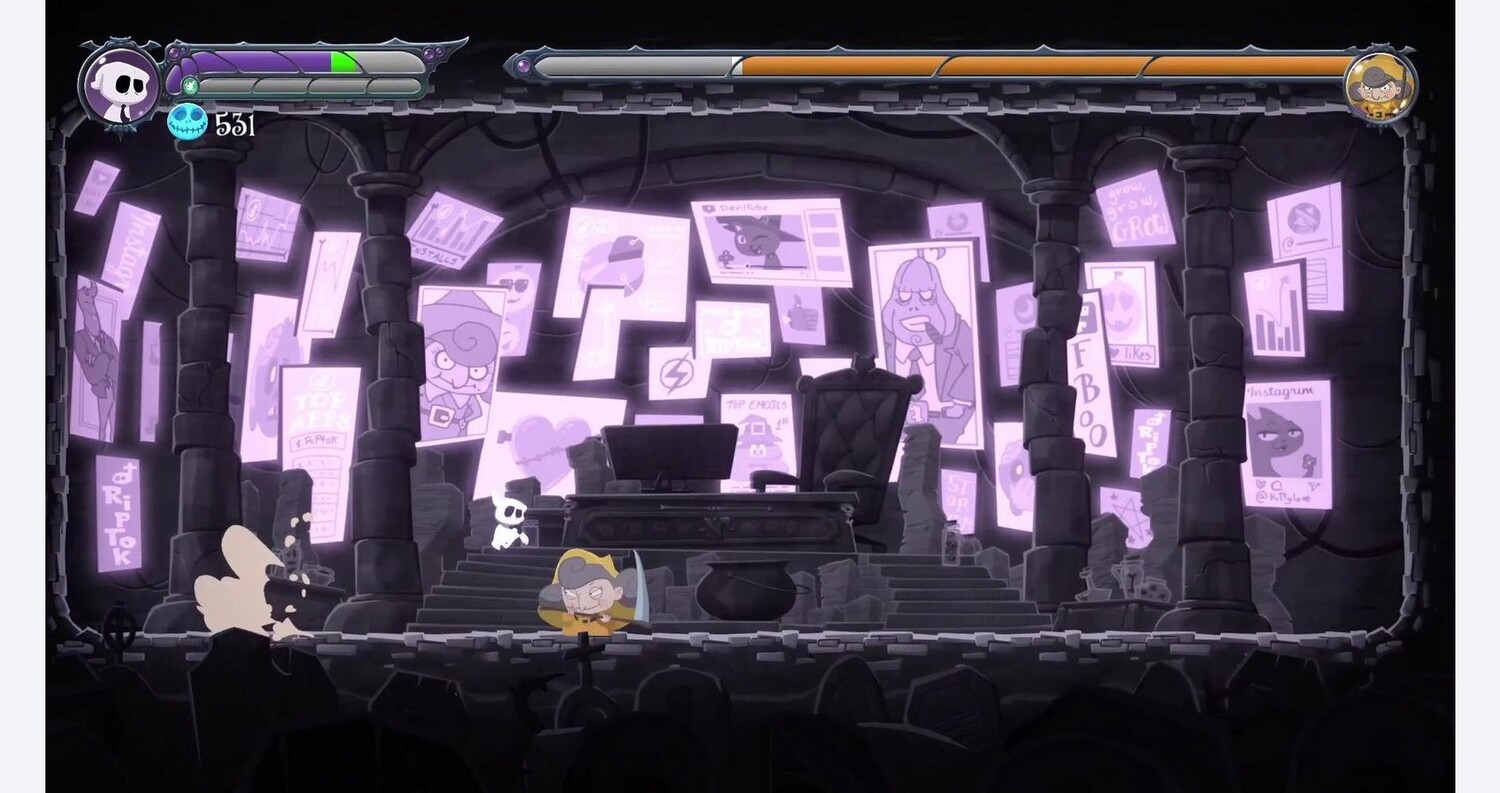Select the boss portrait in yellow raincoat
Image resolution: width=1500 pixels, height=793 pixels.
[x=1379, y=85]
